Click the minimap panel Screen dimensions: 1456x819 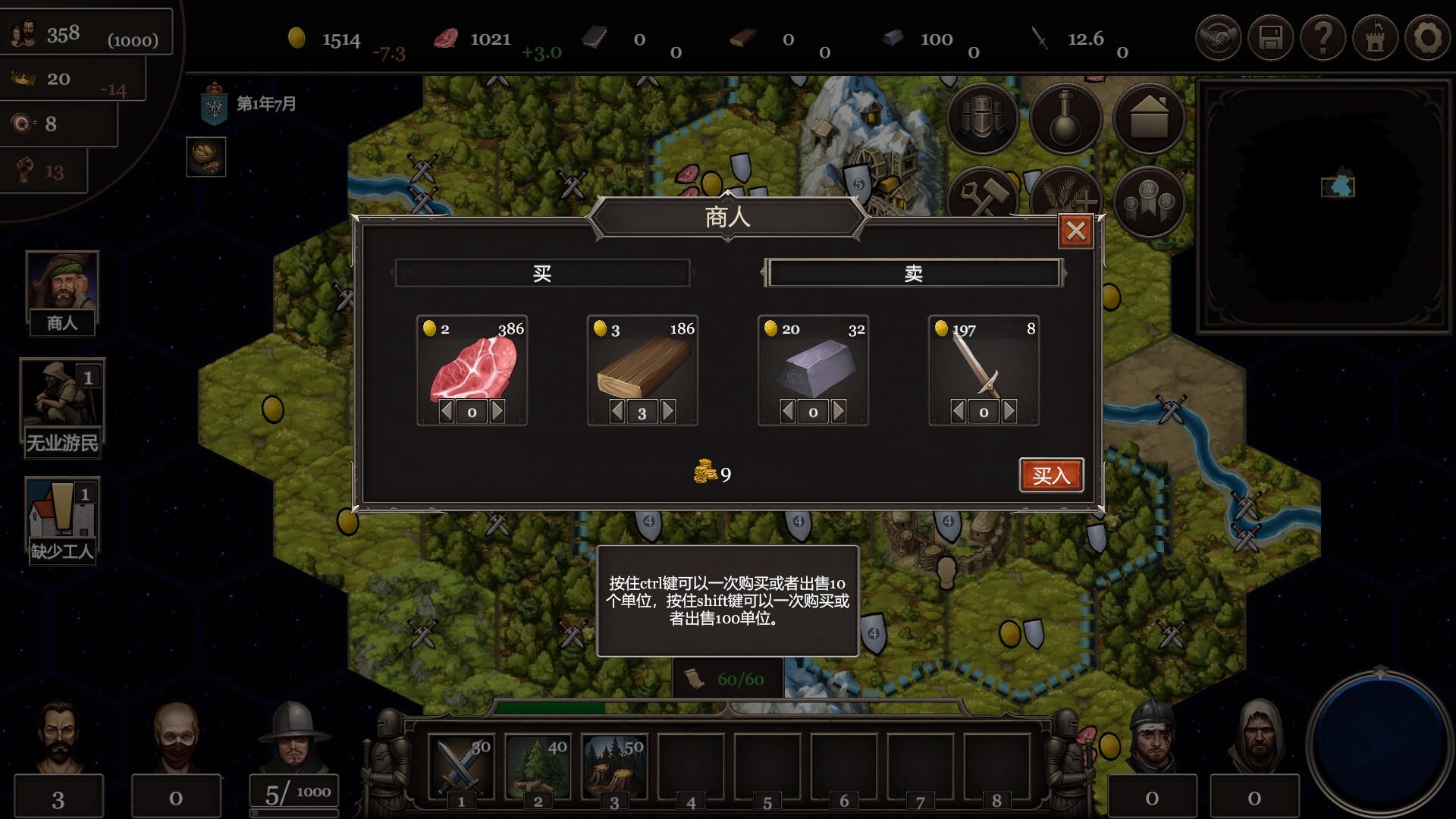tap(1323, 206)
